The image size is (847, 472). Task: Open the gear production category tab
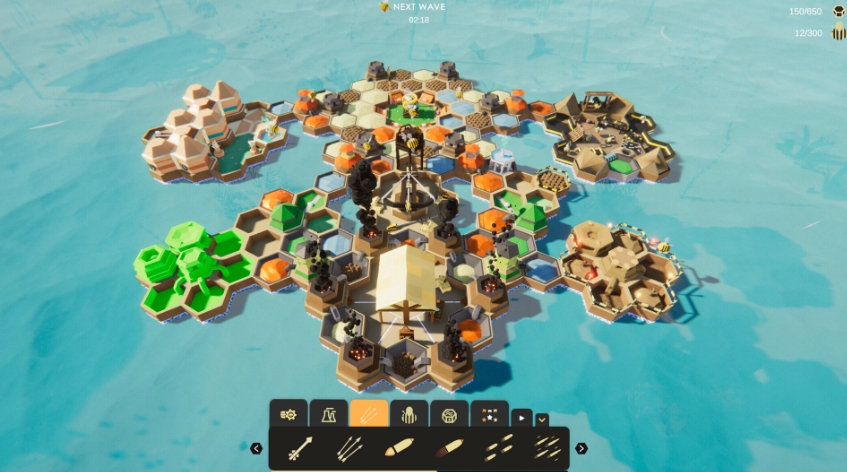[x=288, y=414]
